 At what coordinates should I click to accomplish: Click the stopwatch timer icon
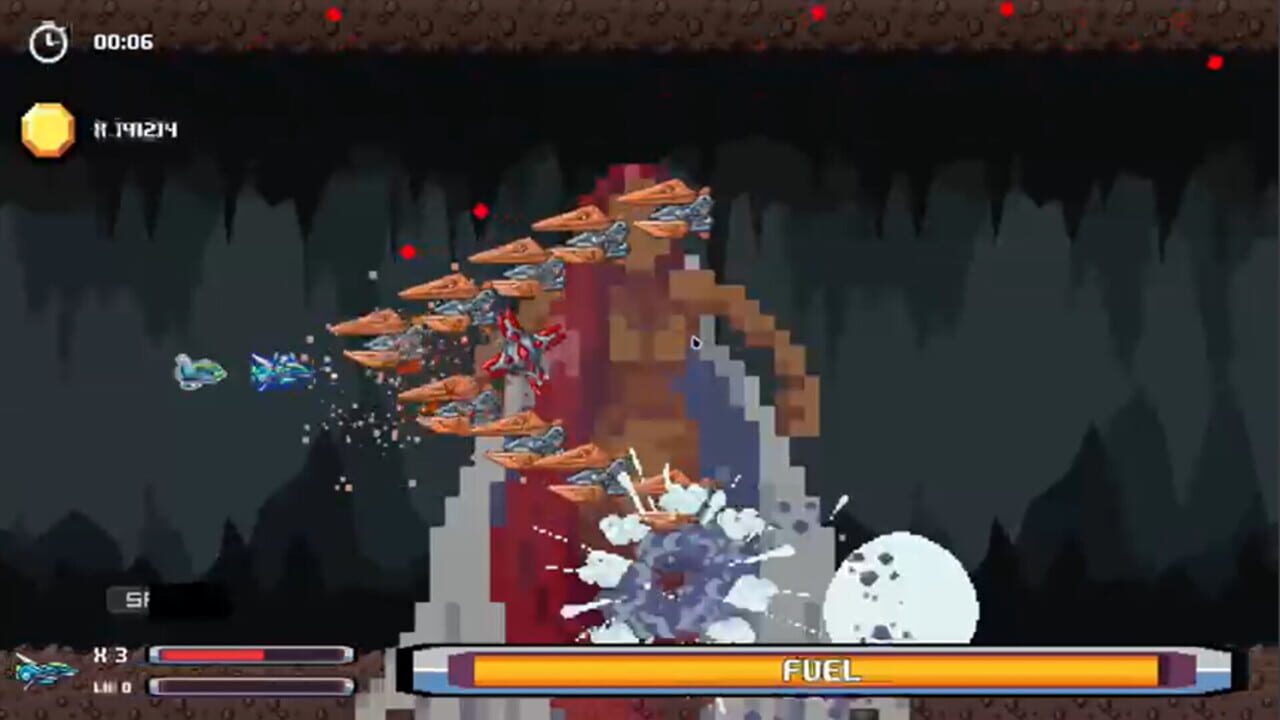(49, 41)
